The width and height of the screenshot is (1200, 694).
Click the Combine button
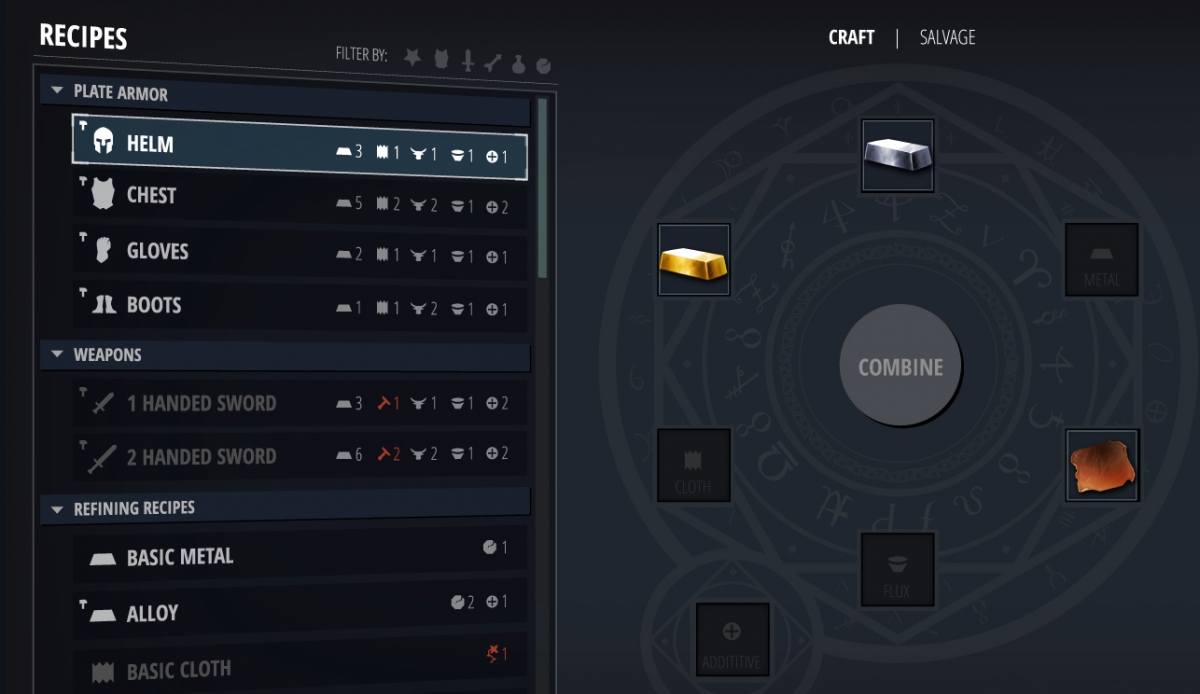tap(900, 367)
